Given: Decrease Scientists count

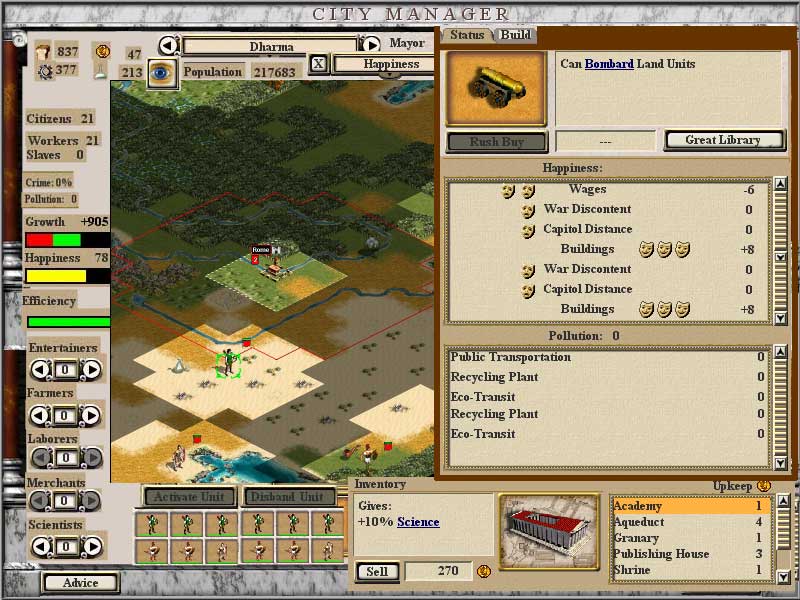Looking at the screenshot, I should pyautogui.click(x=40, y=547).
